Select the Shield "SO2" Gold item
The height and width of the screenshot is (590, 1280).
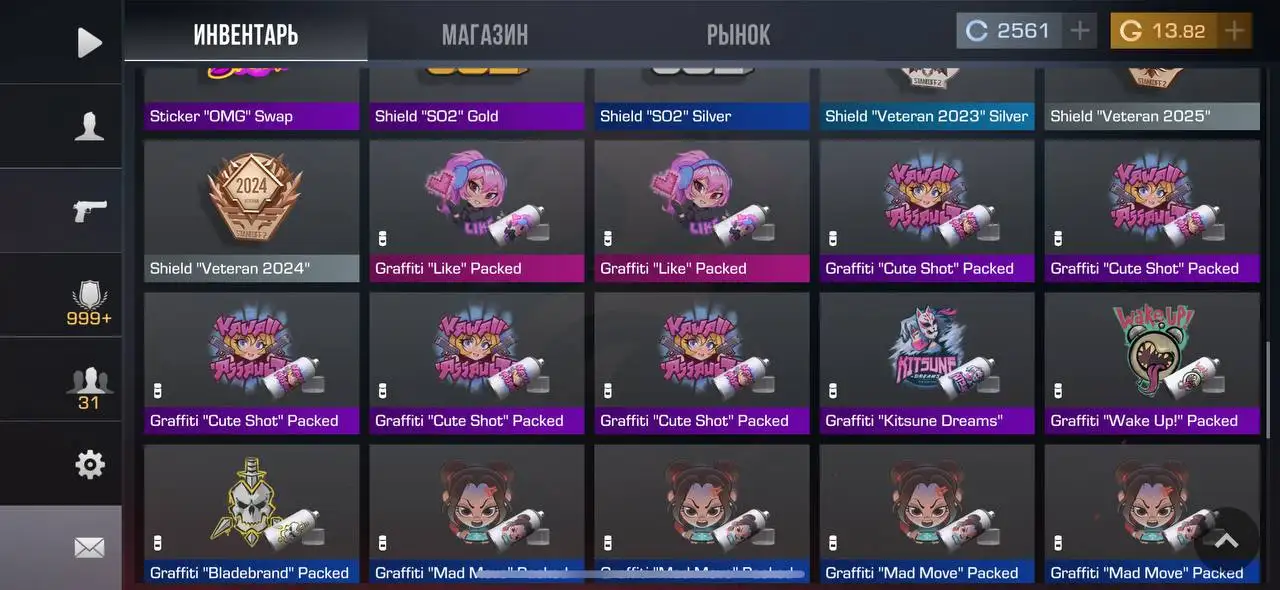(x=477, y=100)
